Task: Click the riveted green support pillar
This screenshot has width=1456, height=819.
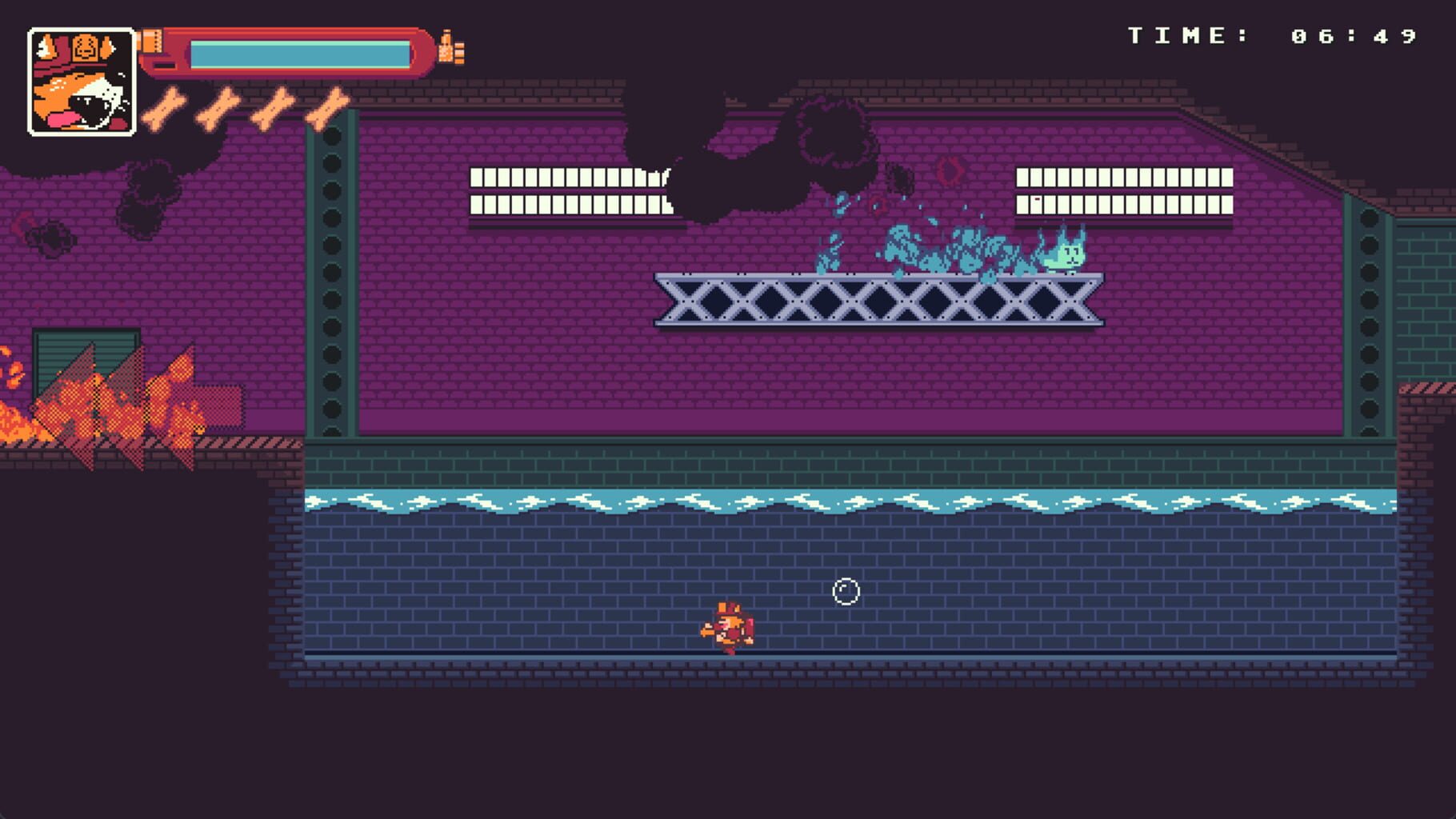Action: 328,280
